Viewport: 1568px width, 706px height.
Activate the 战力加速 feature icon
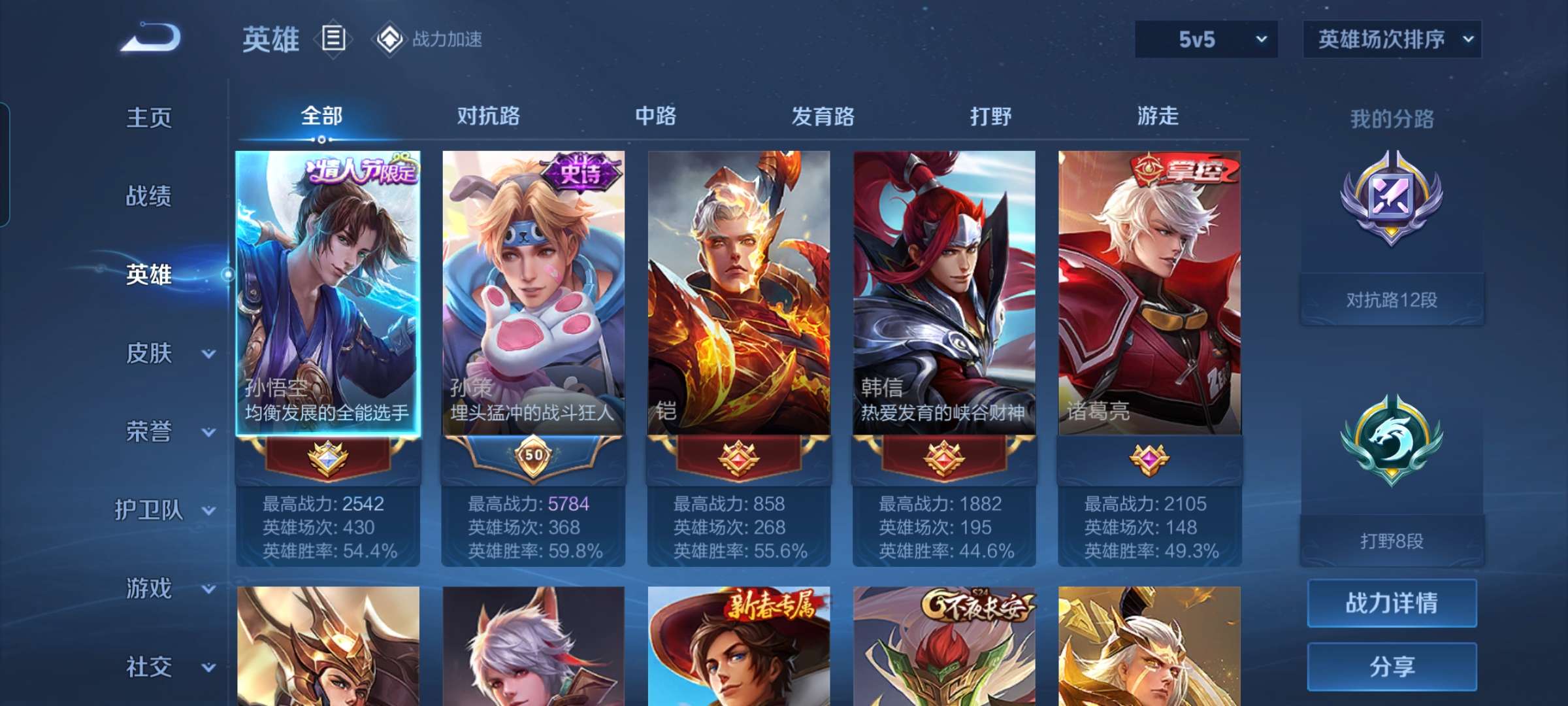(x=390, y=39)
